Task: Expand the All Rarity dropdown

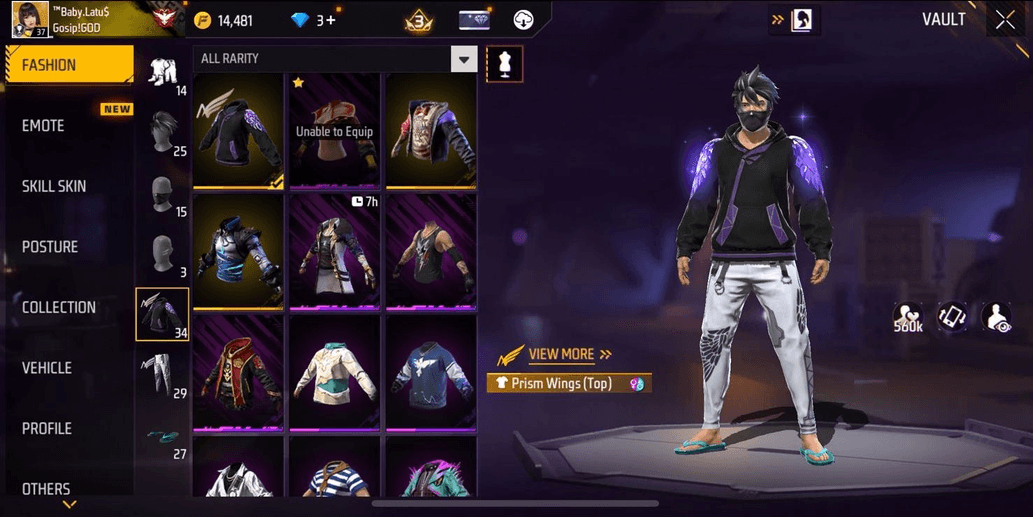Action: pos(462,59)
